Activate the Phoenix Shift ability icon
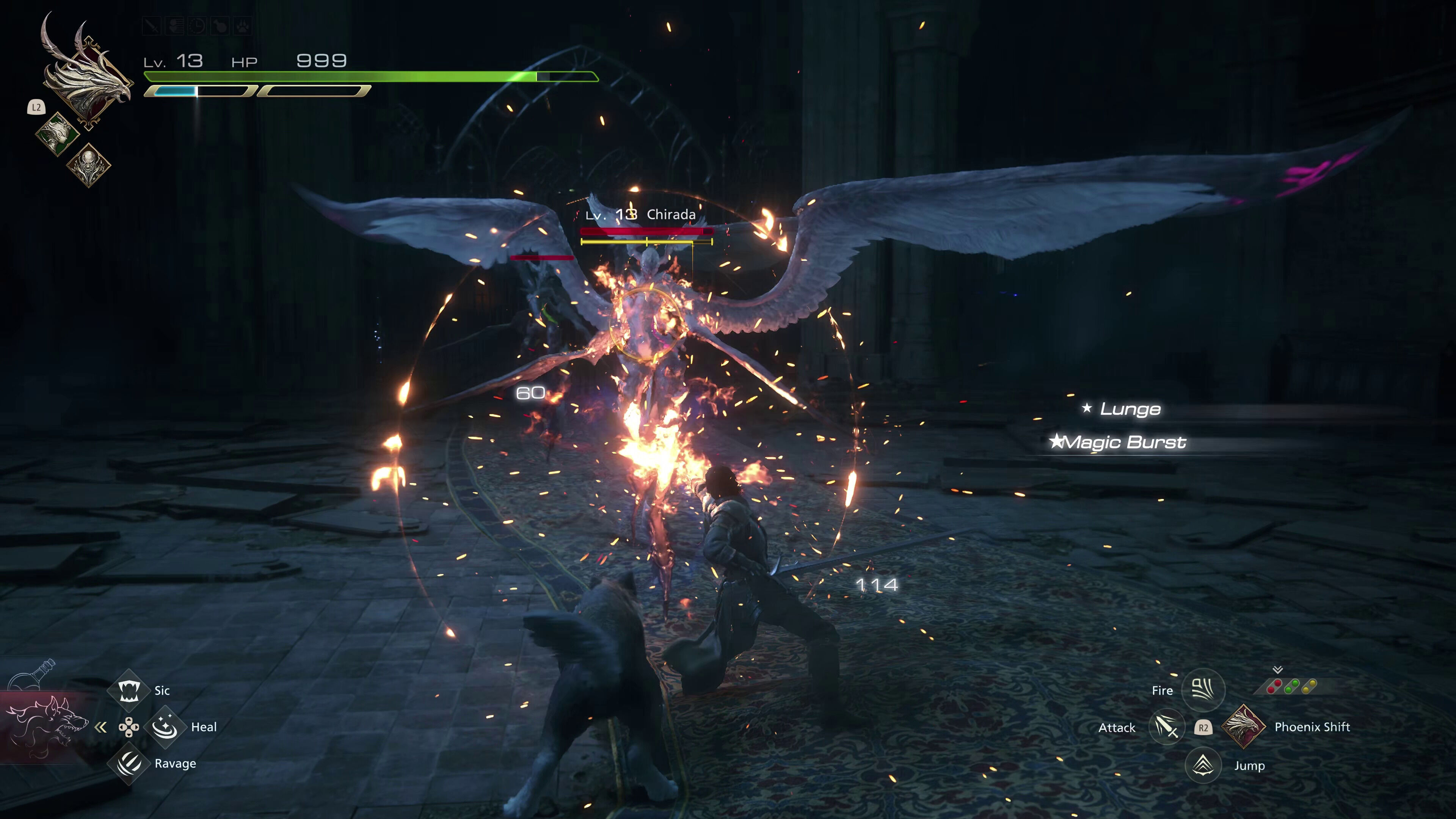The width and height of the screenshot is (1456, 819). 1244,727
